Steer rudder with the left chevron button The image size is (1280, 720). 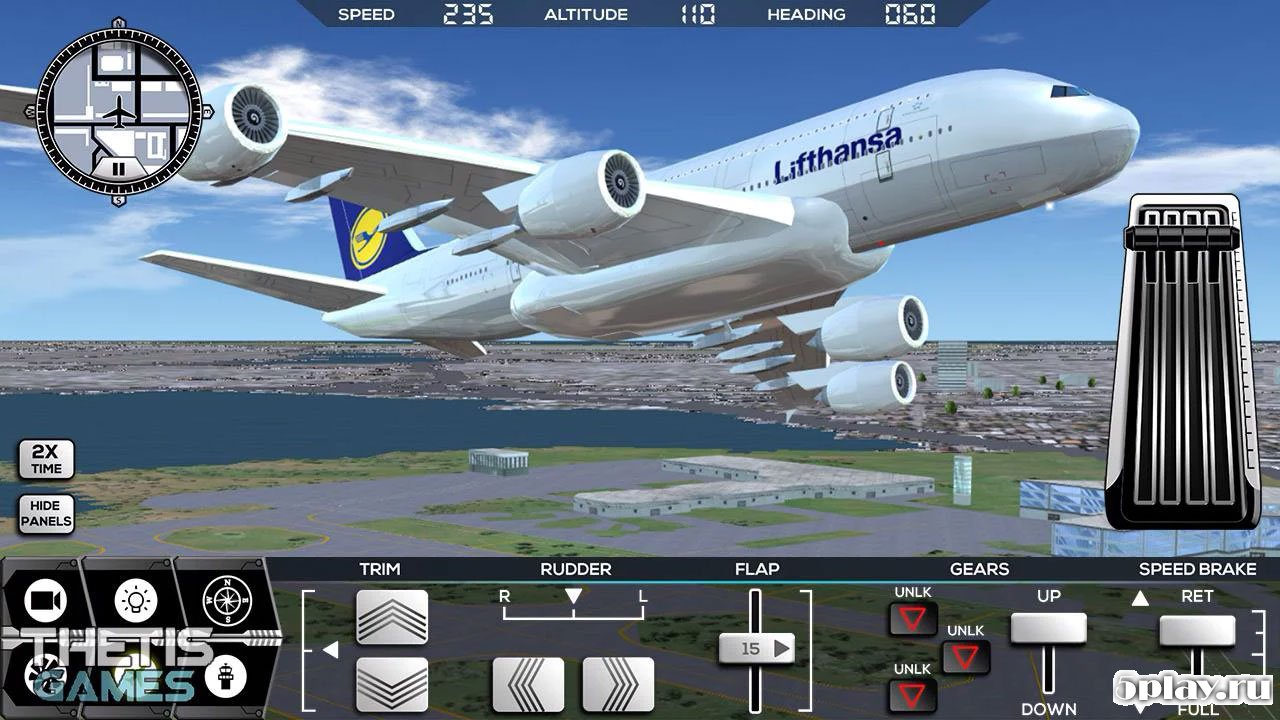pos(528,684)
